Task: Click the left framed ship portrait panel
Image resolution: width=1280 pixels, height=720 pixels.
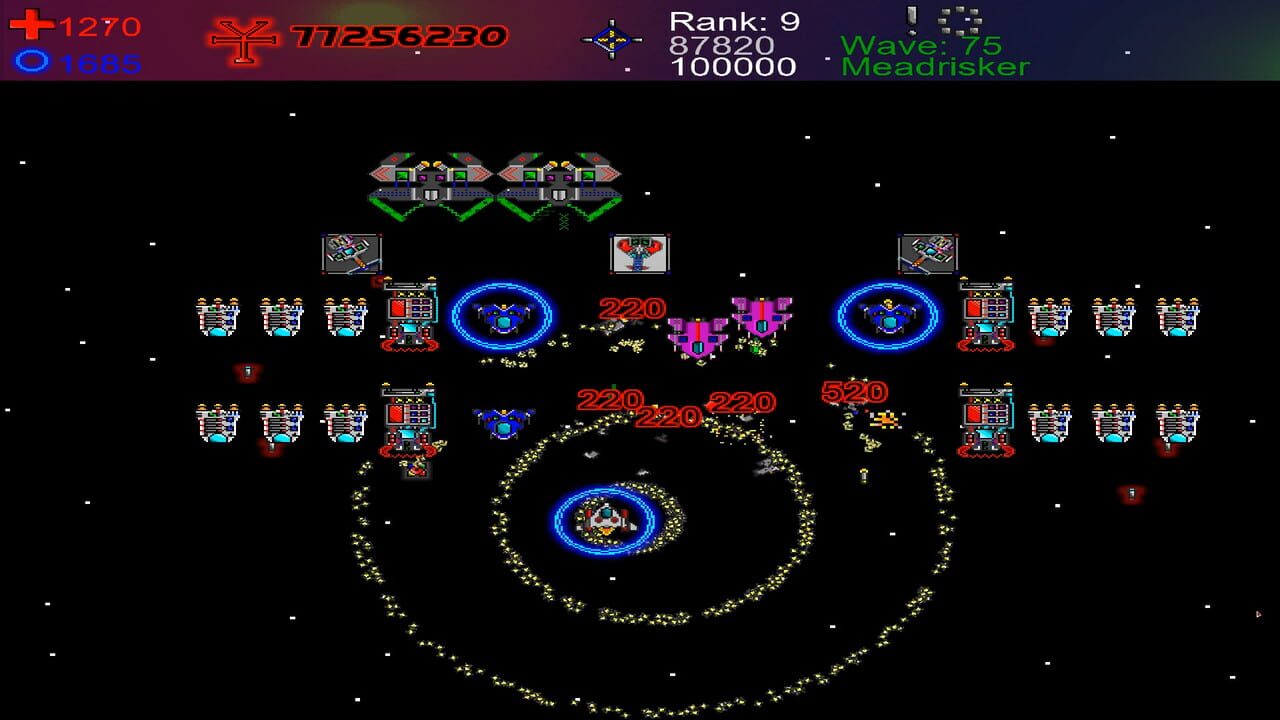Action: [352, 253]
